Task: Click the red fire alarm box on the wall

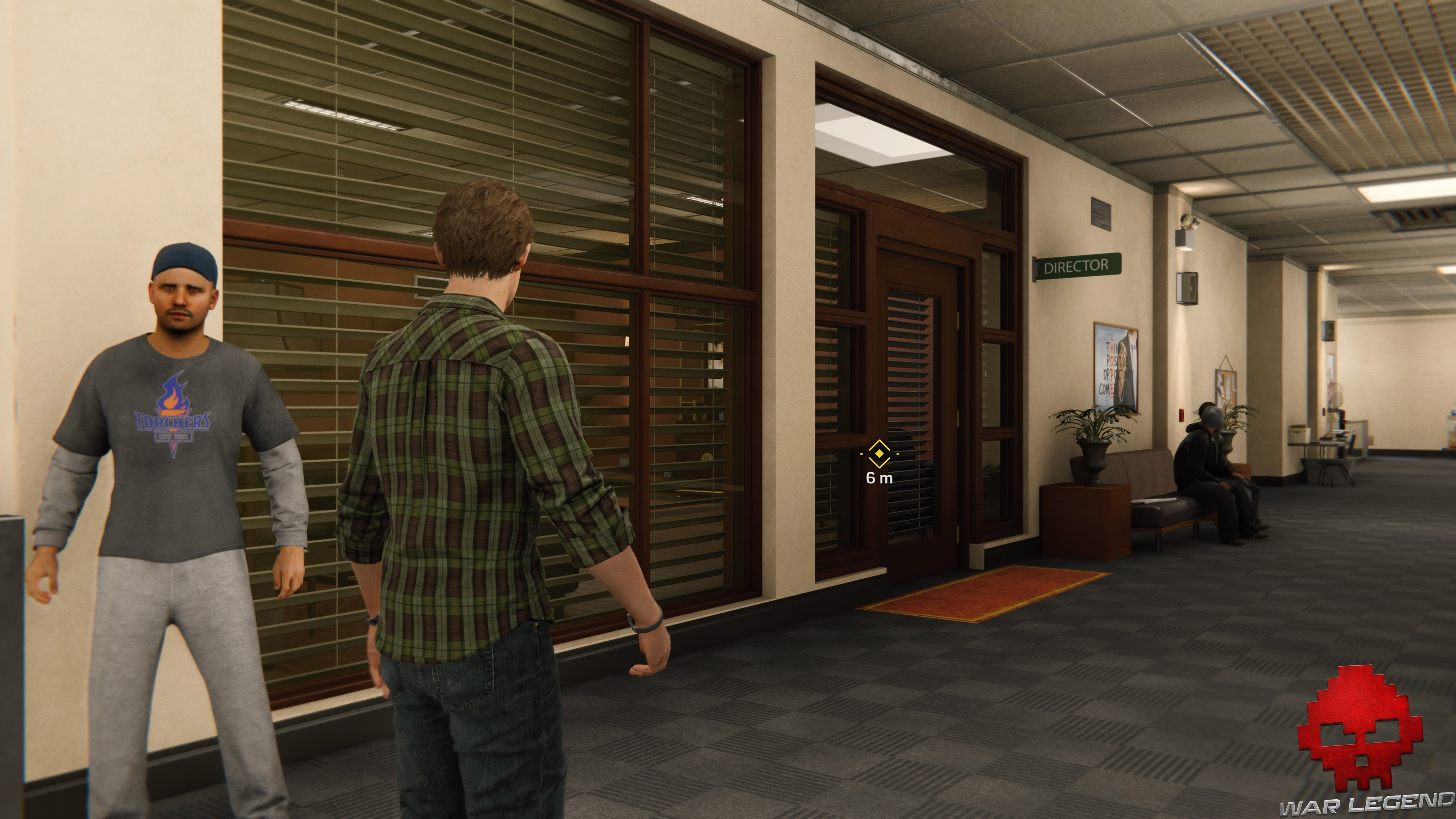Action: pyautogui.click(x=1181, y=414)
